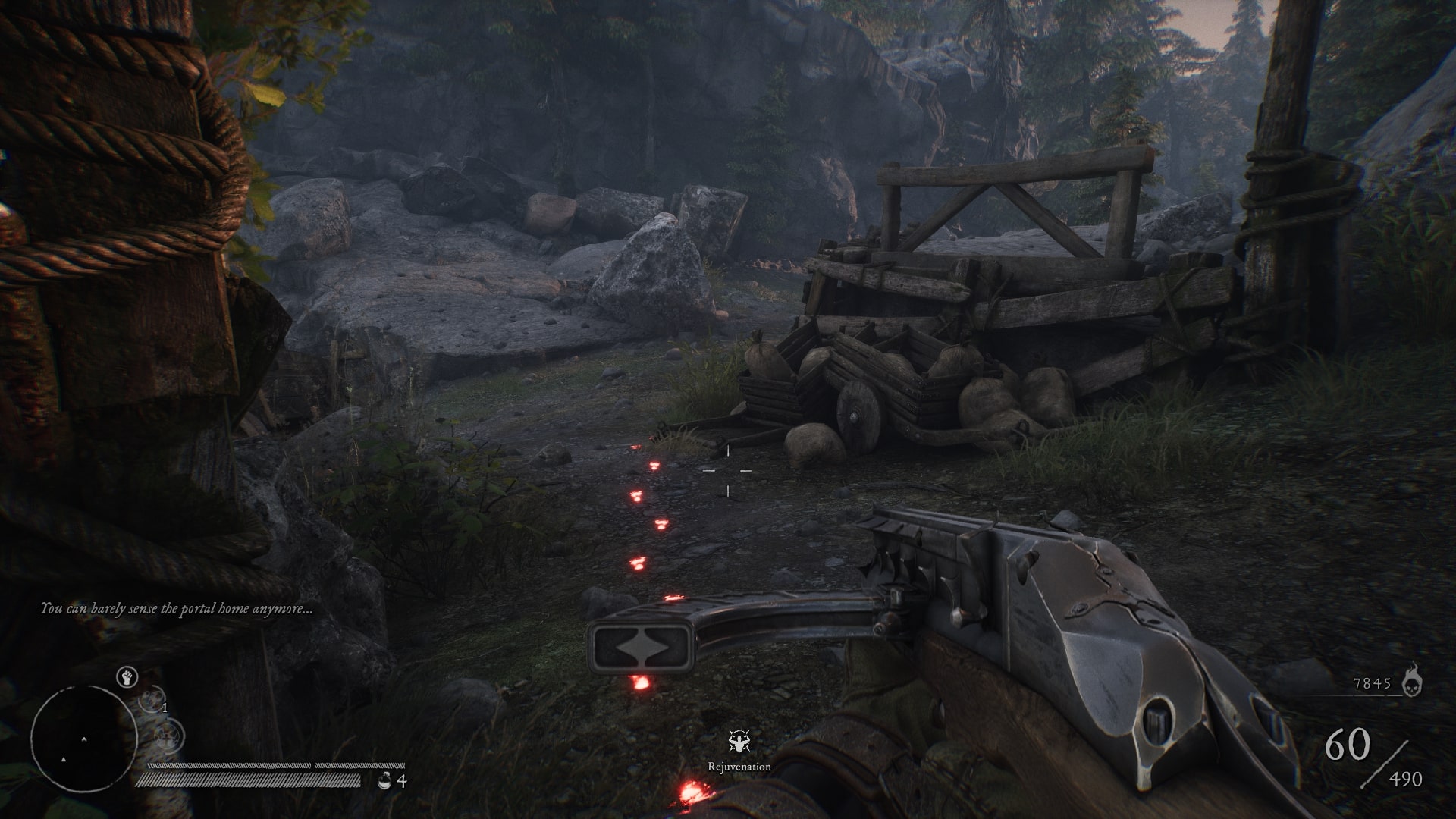Viewport: 1456px width, 819px height.
Task: Click the flaming skull witchfire currency icon
Action: pos(1411,682)
